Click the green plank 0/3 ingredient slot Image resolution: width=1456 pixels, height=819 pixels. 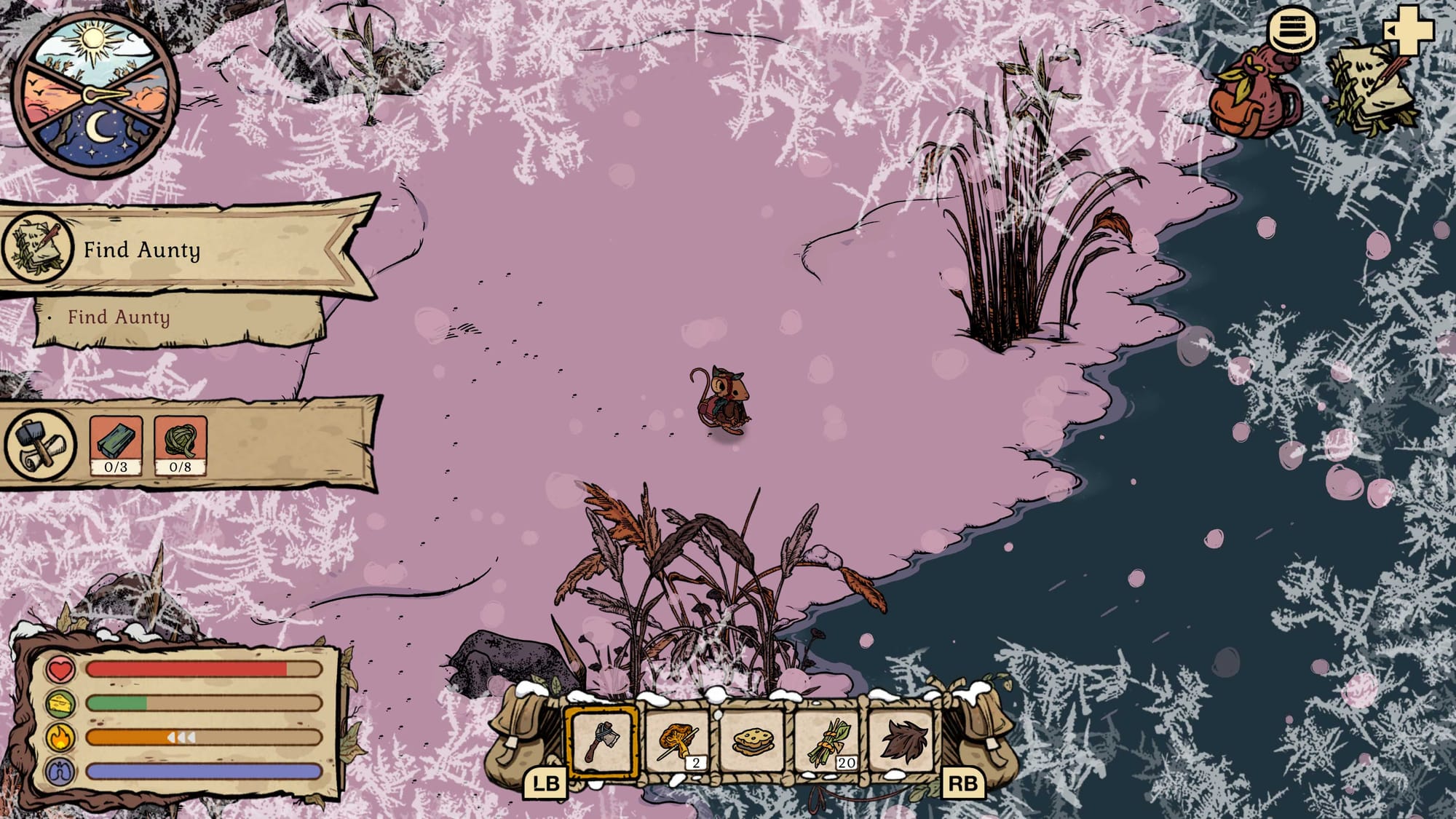coord(114,443)
